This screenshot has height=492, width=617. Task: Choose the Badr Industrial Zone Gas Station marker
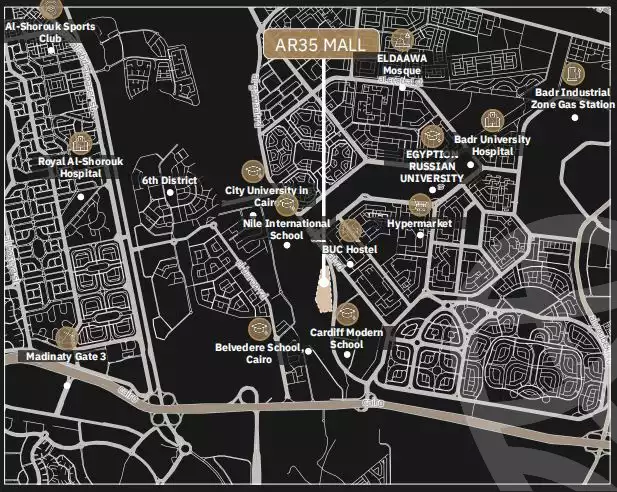coord(573,74)
